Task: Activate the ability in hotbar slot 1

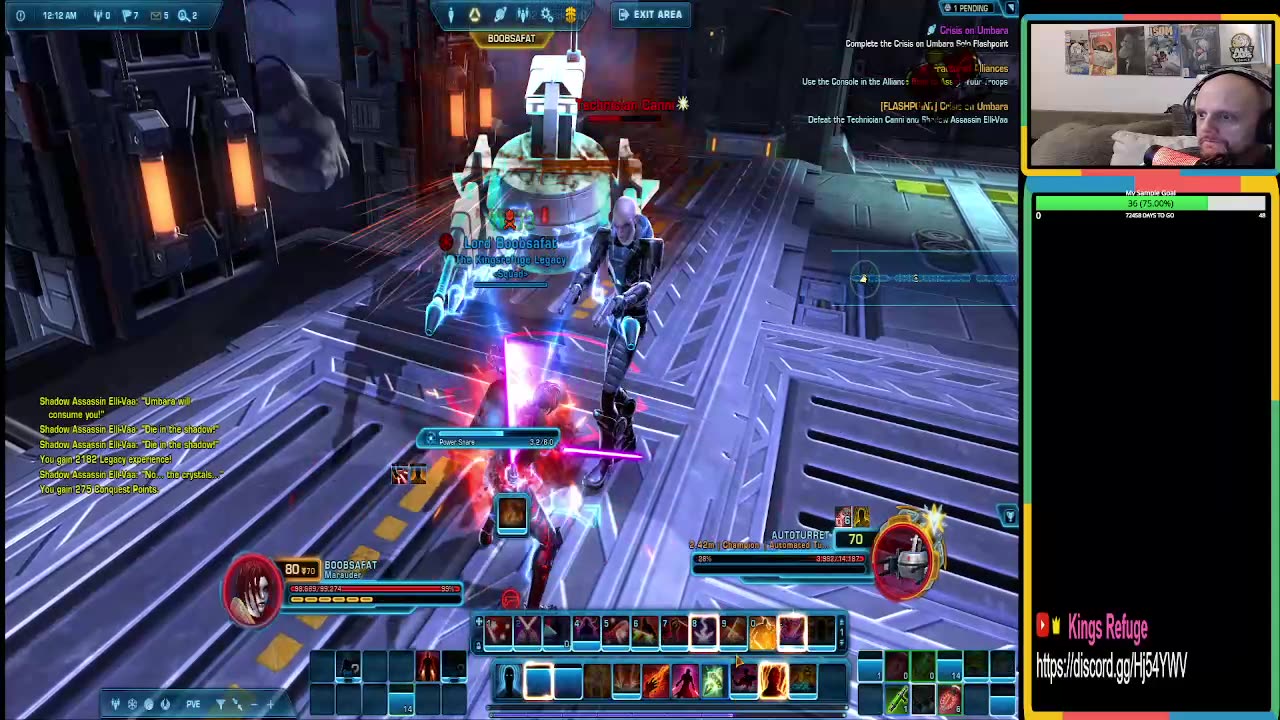Action: click(499, 631)
